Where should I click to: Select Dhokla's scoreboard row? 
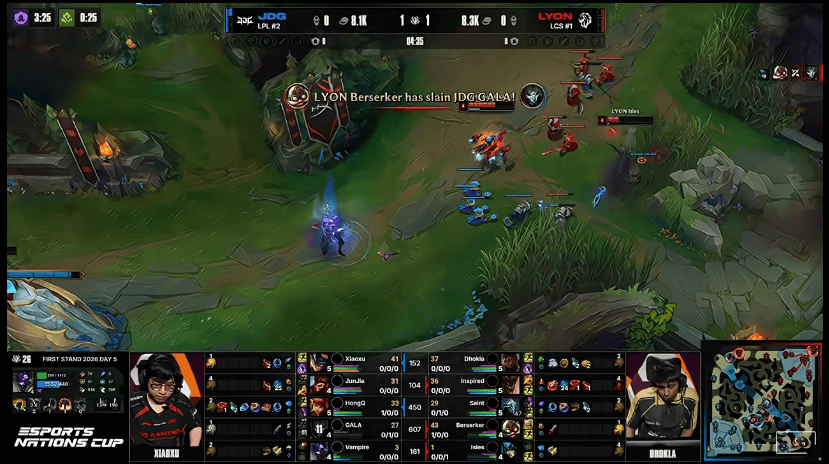(x=477, y=362)
